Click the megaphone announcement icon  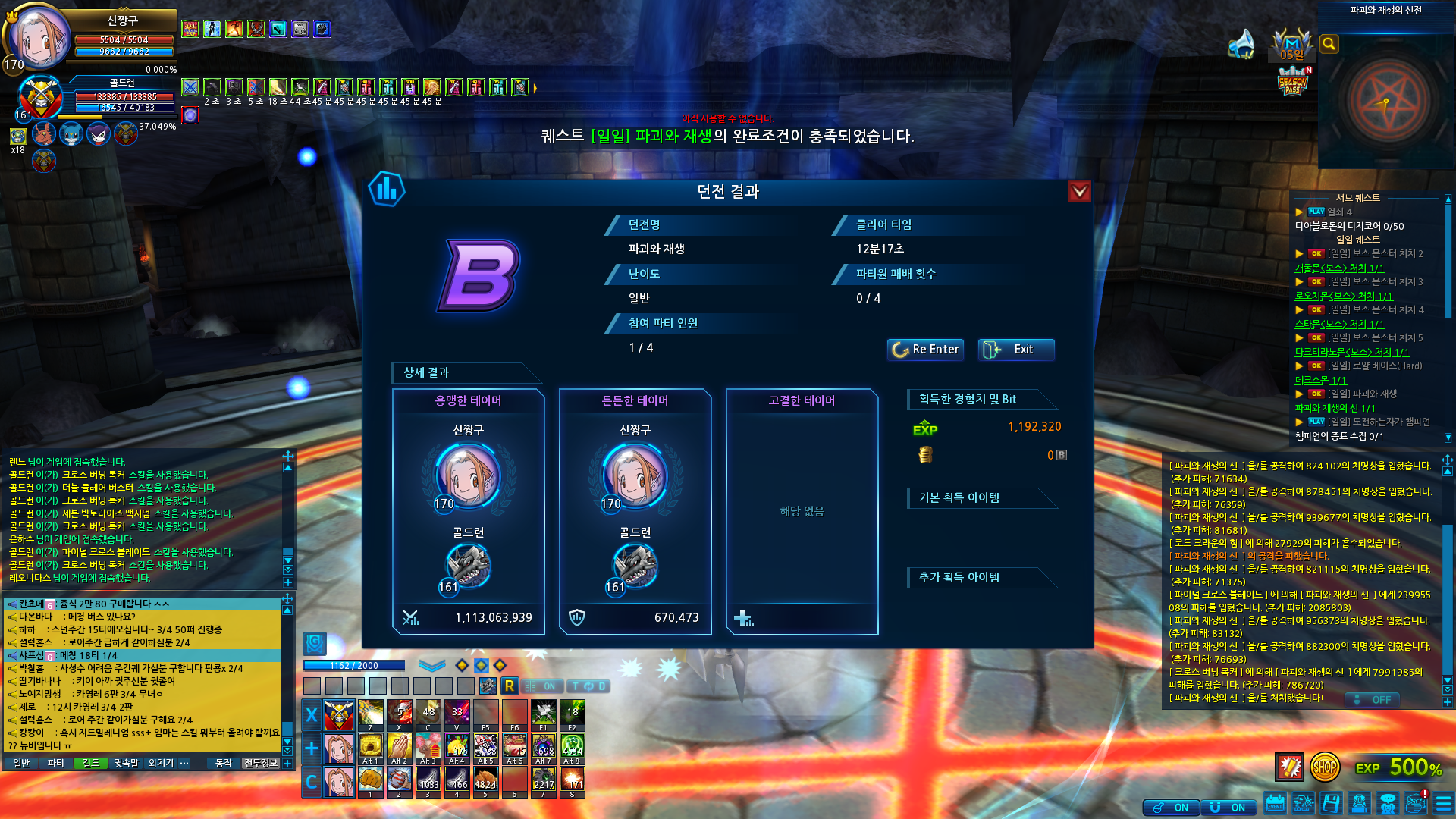click(x=1241, y=44)
